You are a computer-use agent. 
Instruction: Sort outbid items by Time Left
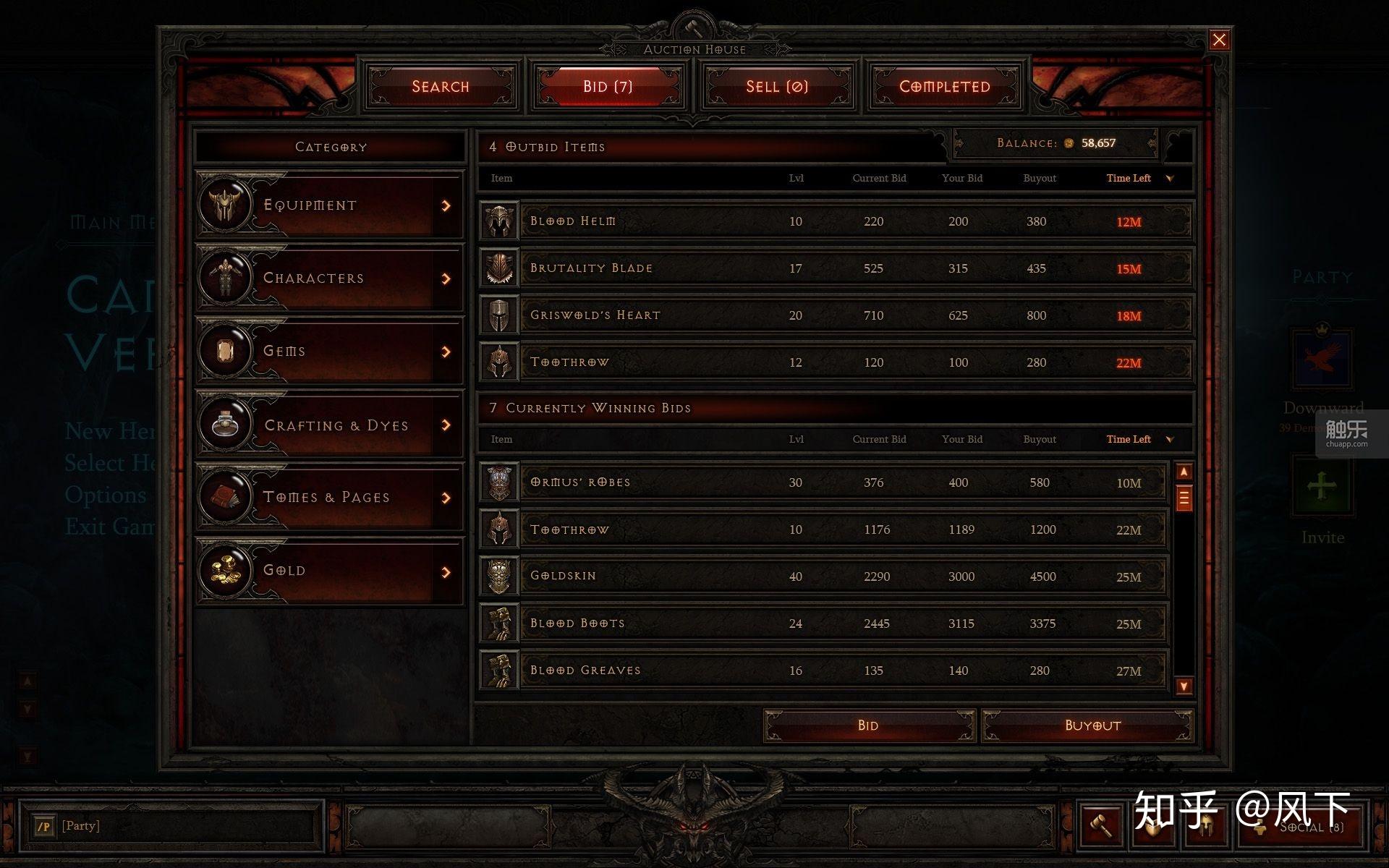click(1129, 178)
